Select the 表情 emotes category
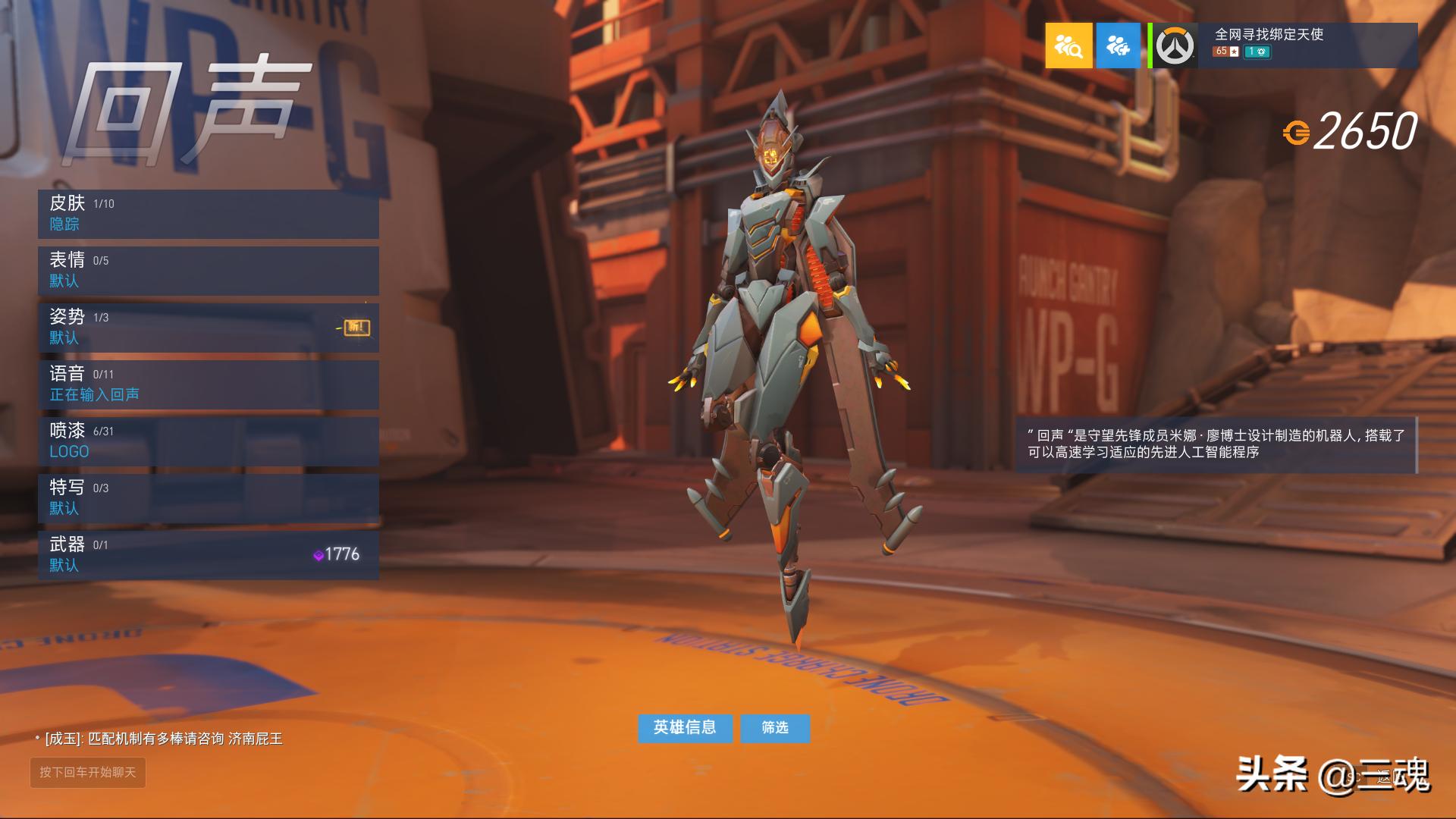Screen dimensions: 1456x819 point(208,271)
